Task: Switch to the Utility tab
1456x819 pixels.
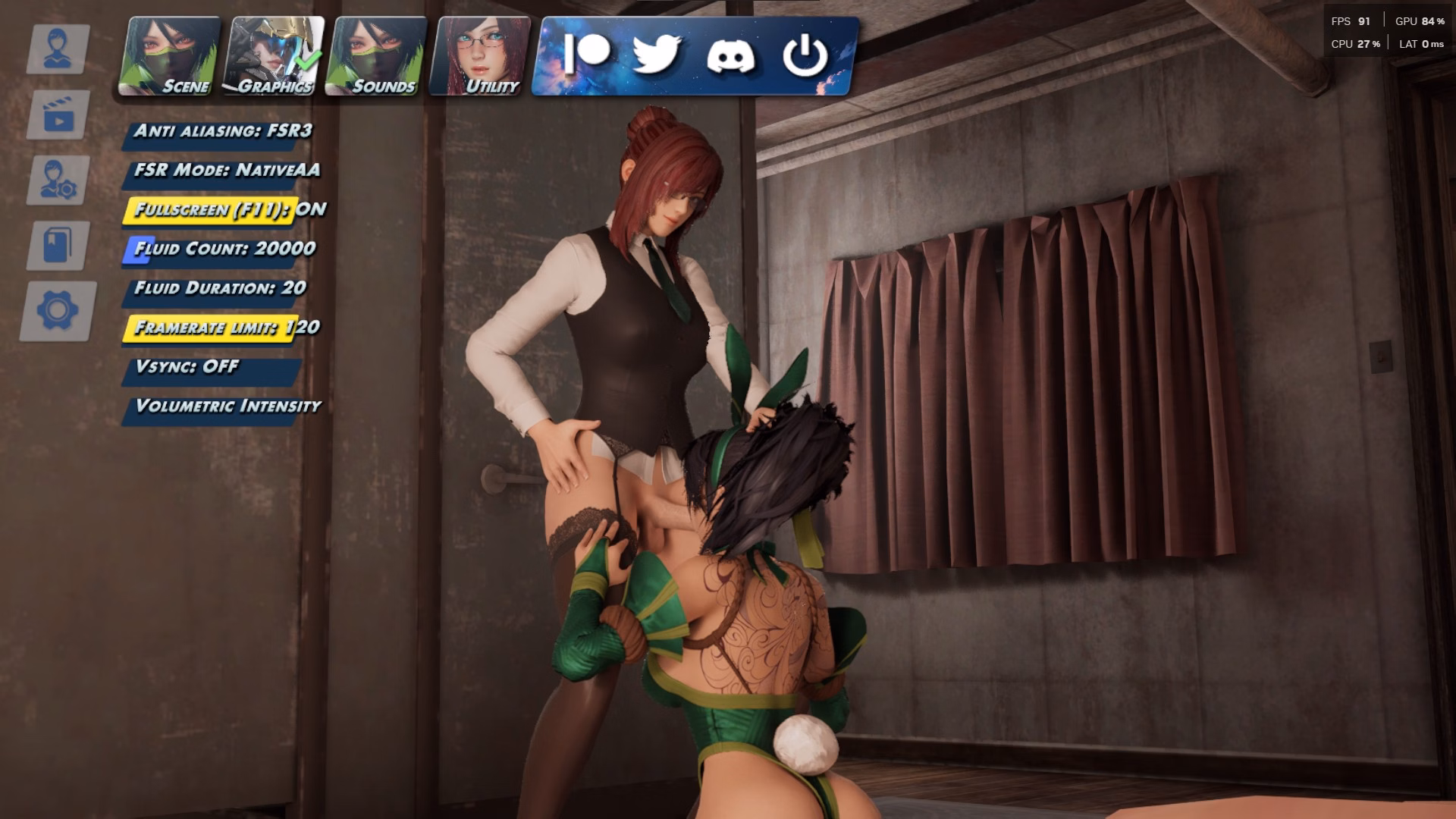Action: (x=481, y=57)
